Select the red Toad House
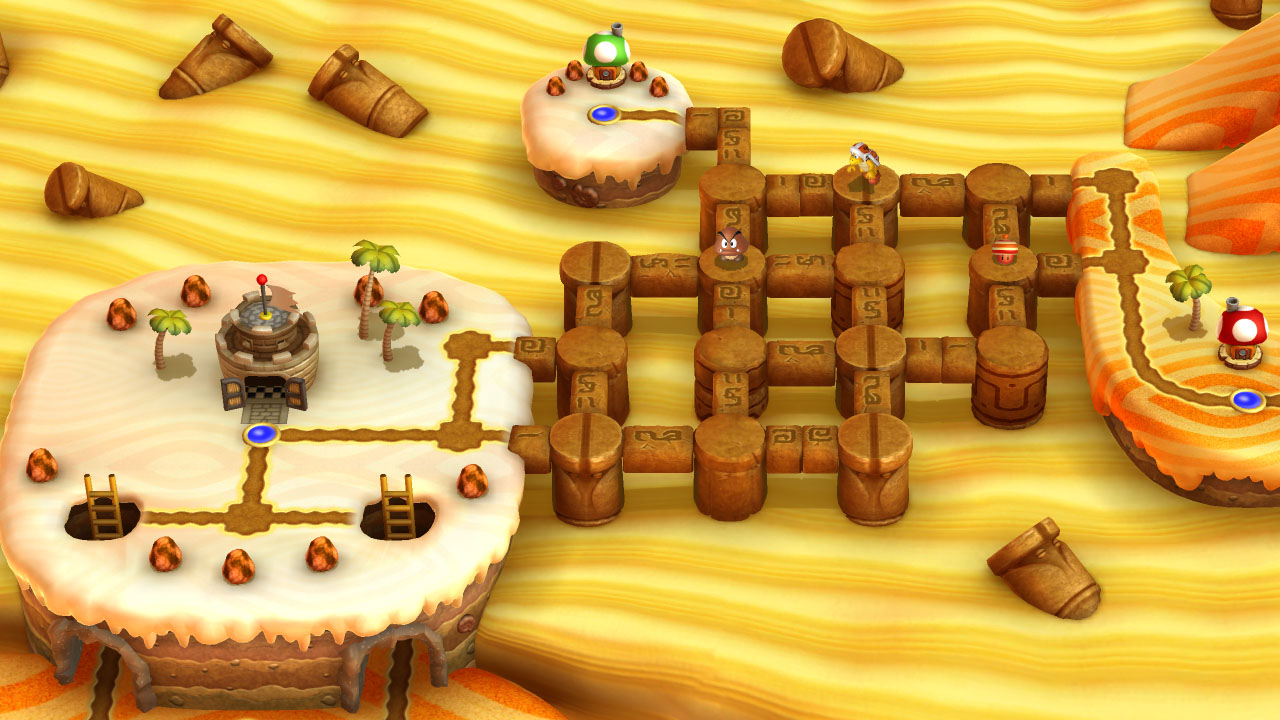Viewport: 1280px width, 720px height. tap(1242, 334)
